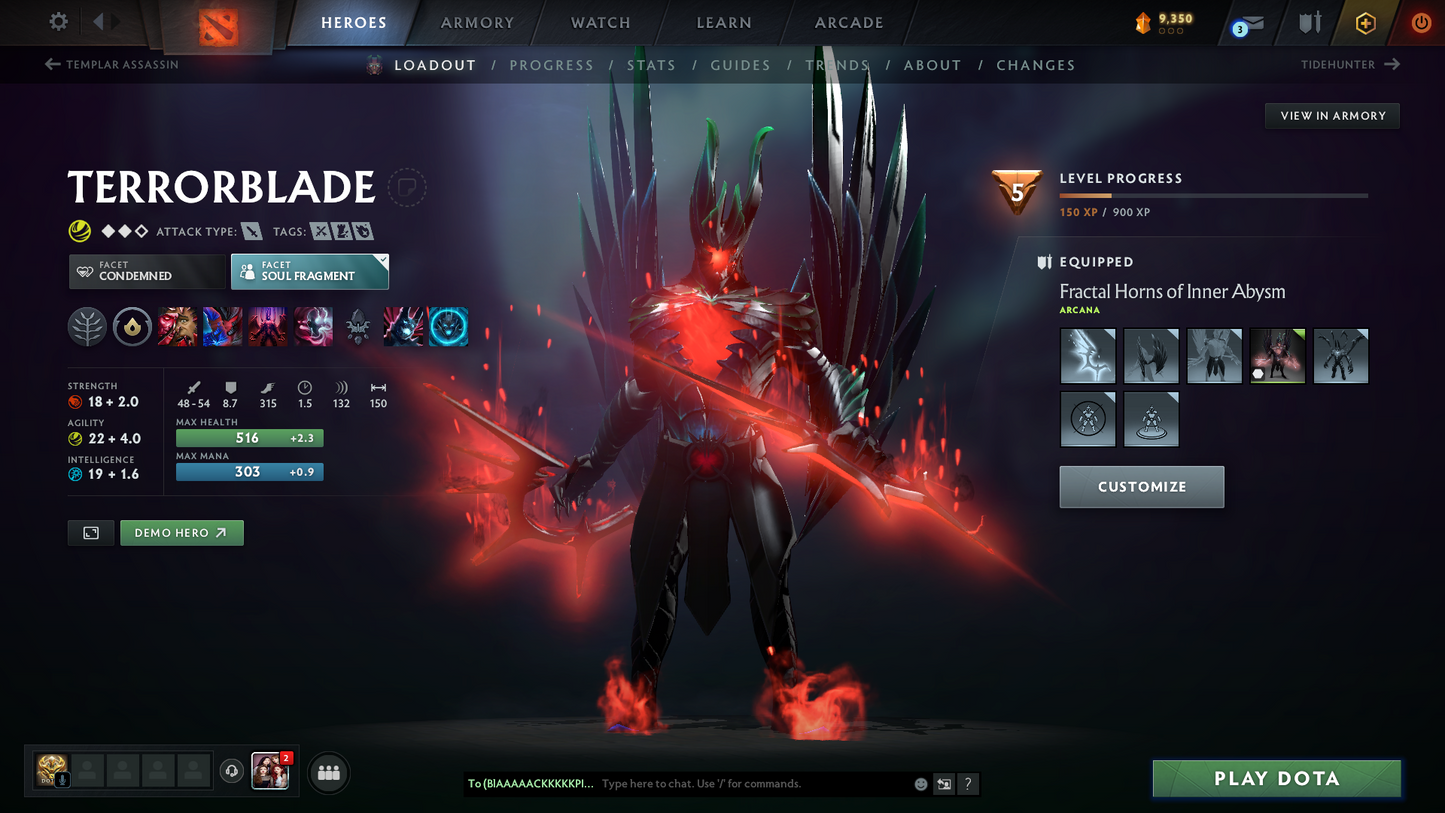1445x813 pixels.
Task: Select the Soul Fragment facet
Action: pos(309,271)
